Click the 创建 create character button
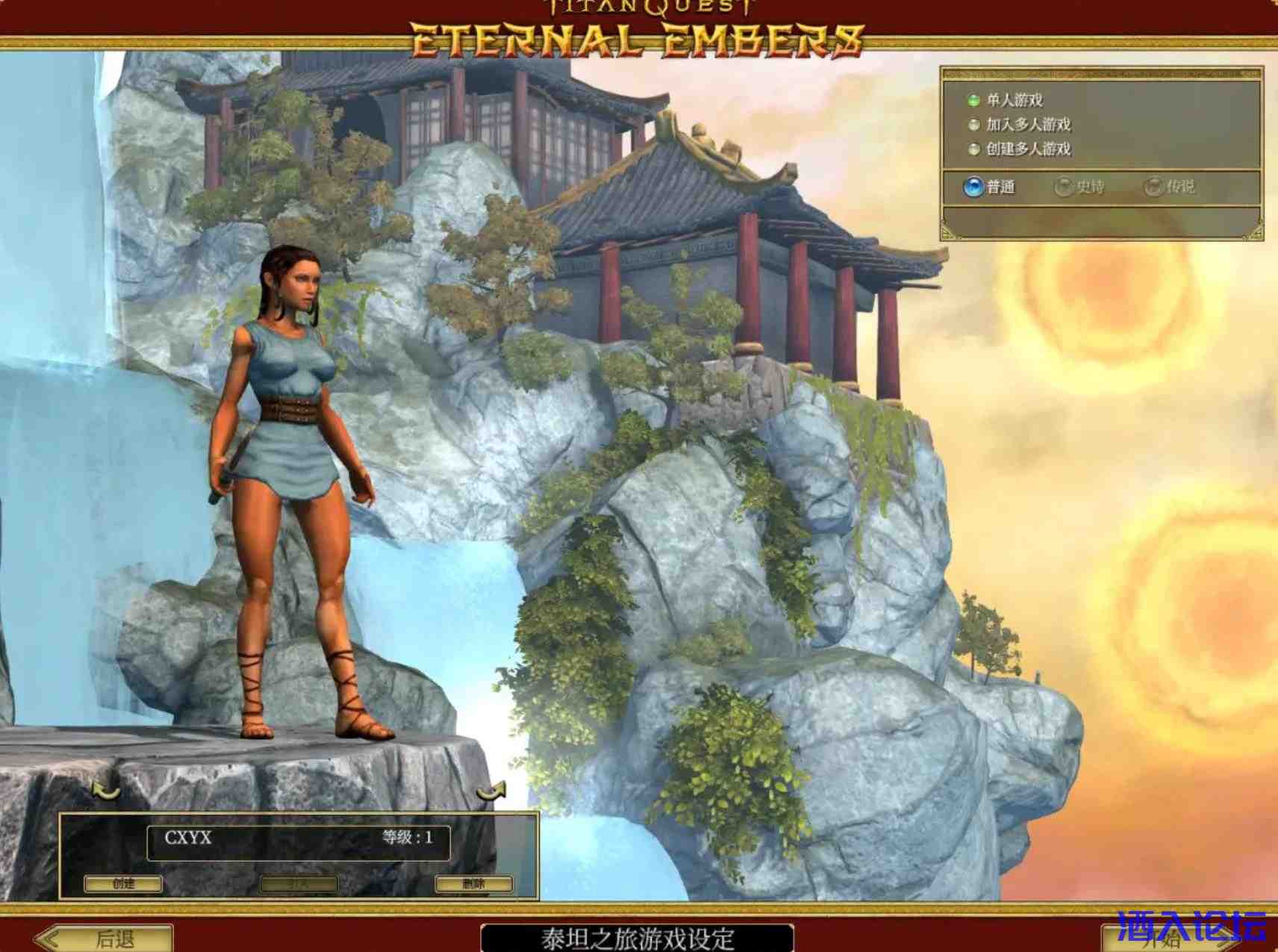 [x=123, y=884]
